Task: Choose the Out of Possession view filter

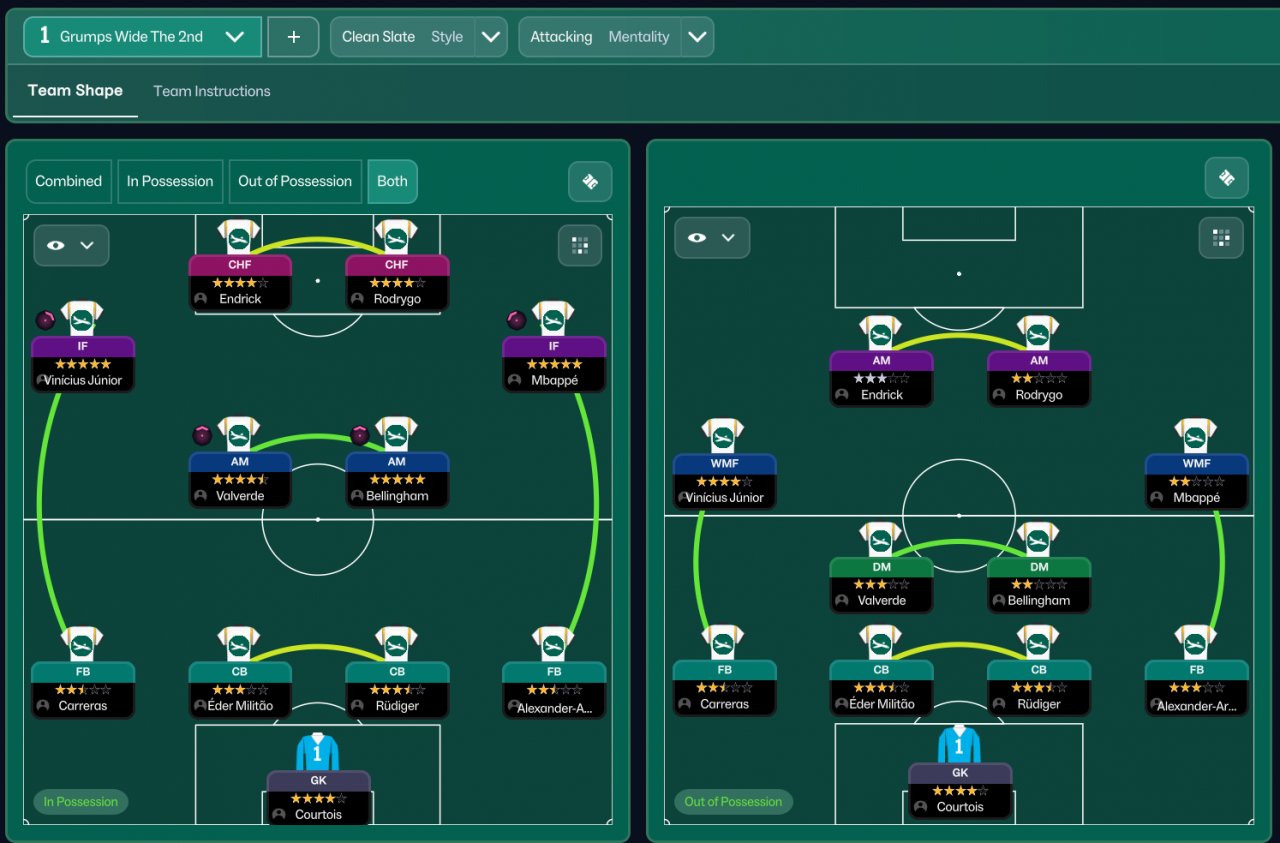Action: (x=295, y=181)
